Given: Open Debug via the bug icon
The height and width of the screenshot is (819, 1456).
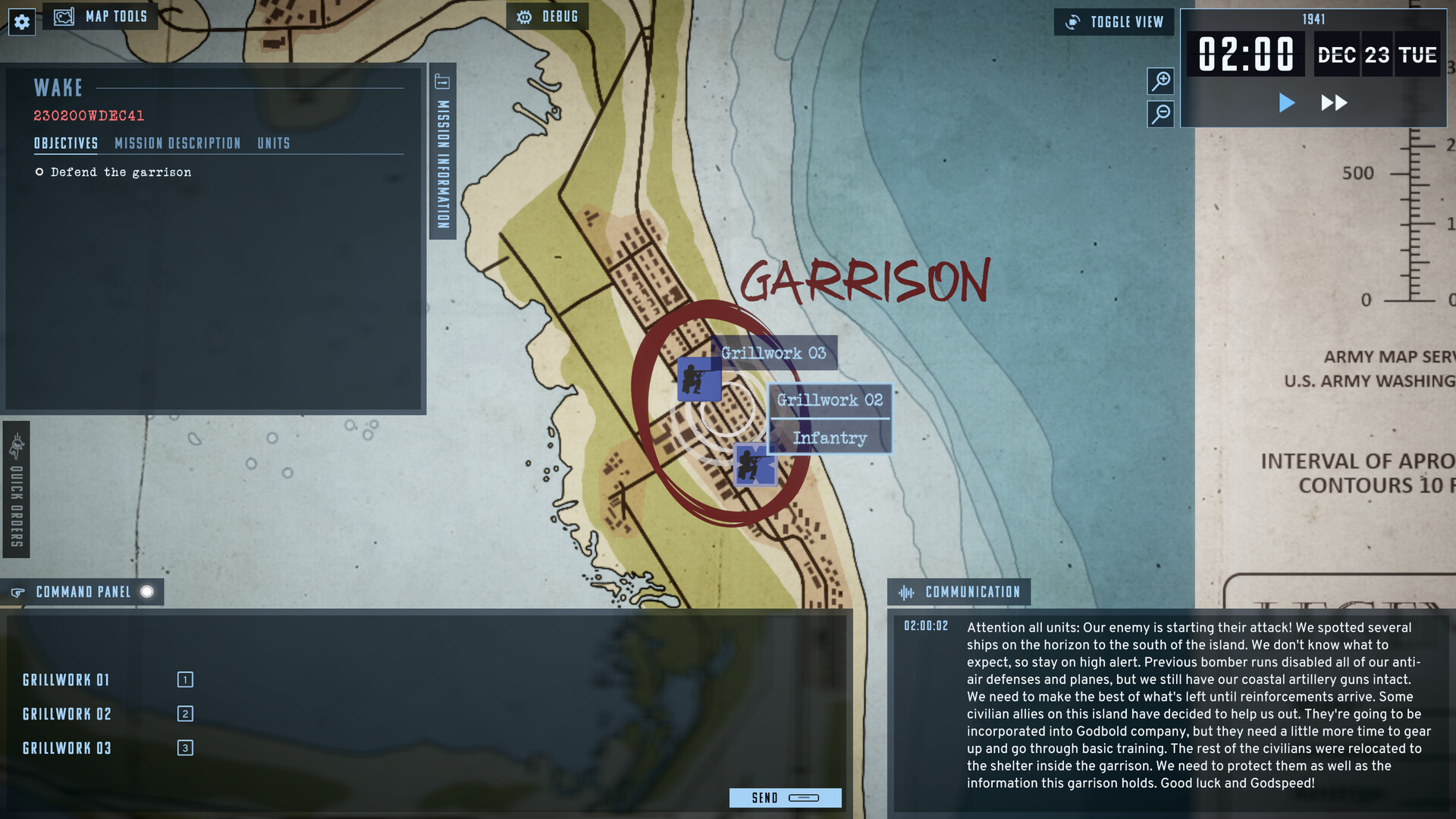Looking at the screenshot, I should 524,16.
